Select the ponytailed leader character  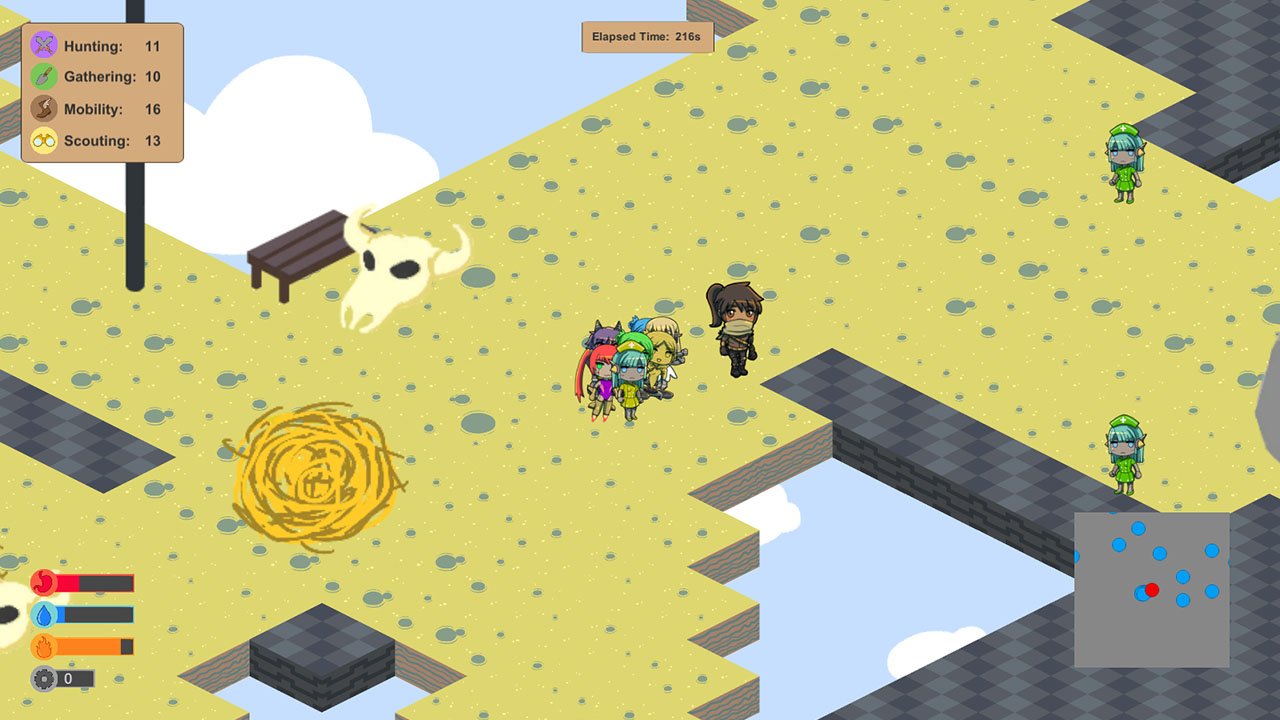coord(735,320)
